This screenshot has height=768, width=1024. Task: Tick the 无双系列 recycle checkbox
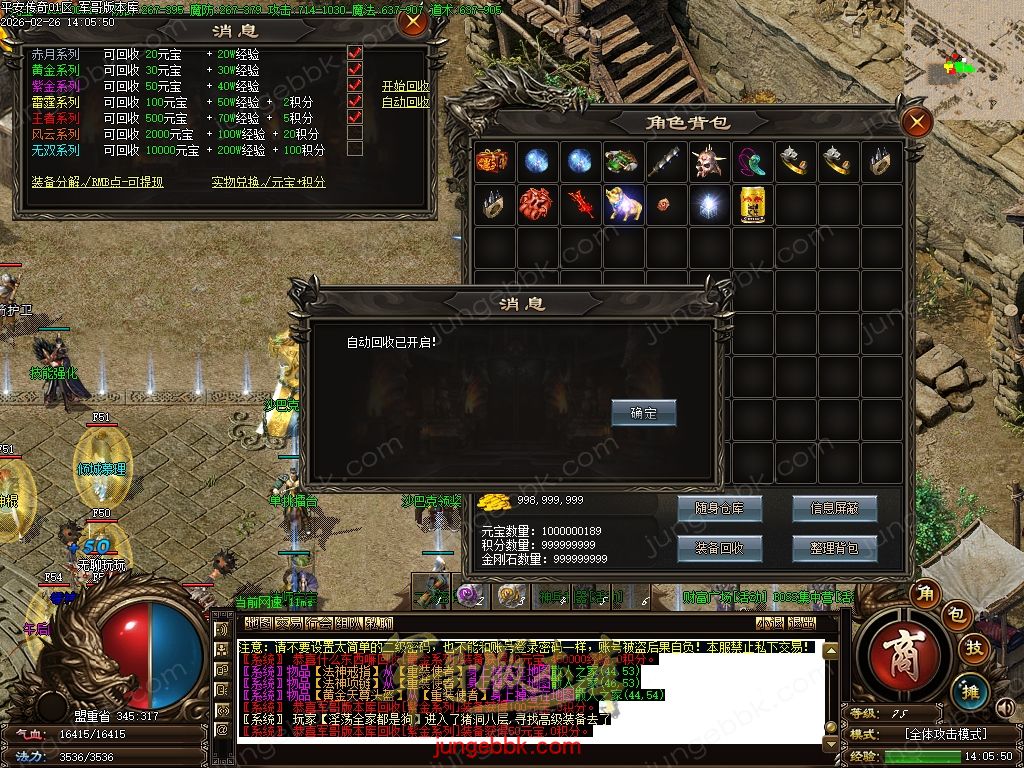354,150
